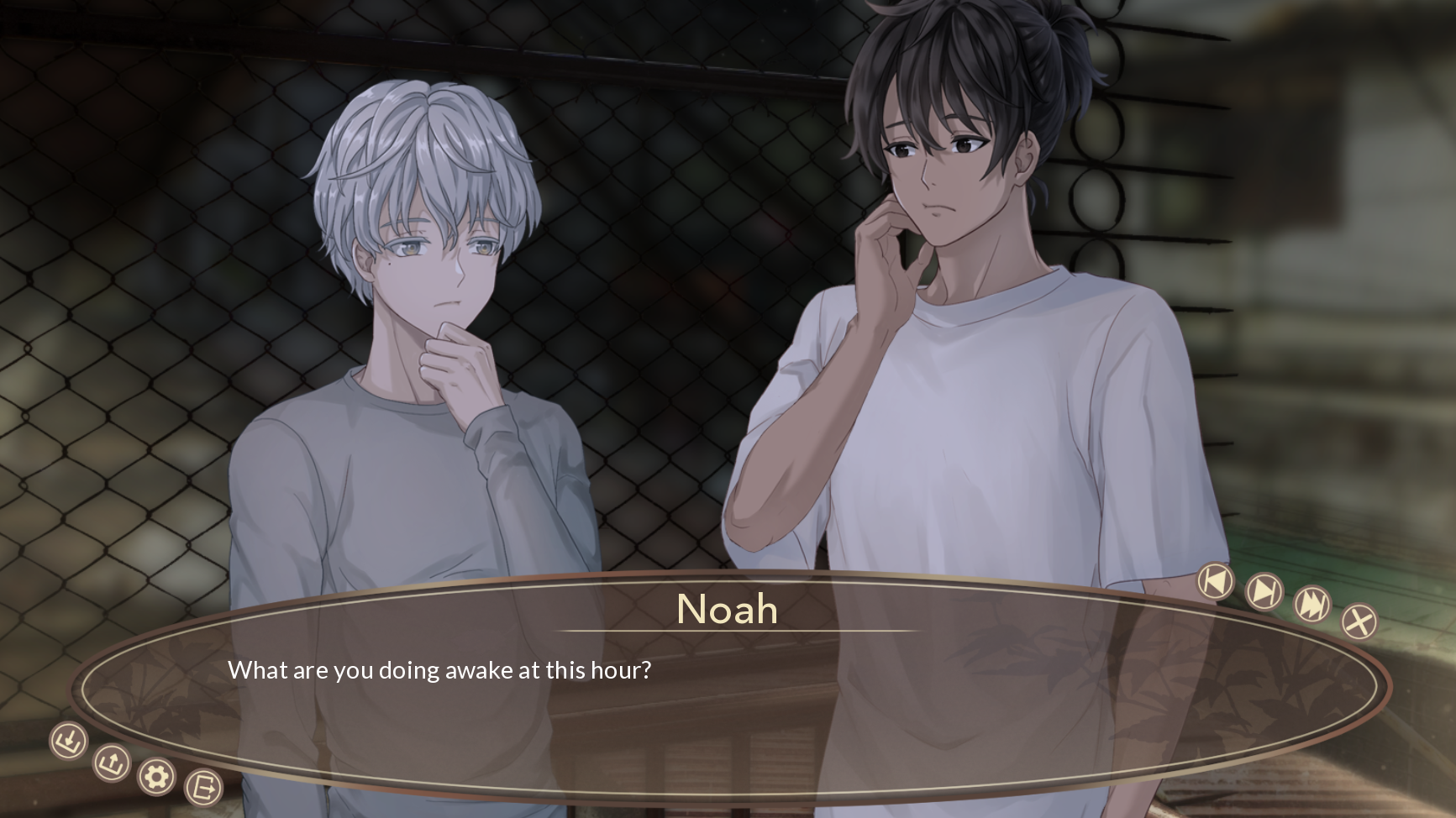The width and height of the screenshot is (1456, 818).
Task: Activate the fast-forward skip button
Action: pyautogui.click(x=1311, y=604)
